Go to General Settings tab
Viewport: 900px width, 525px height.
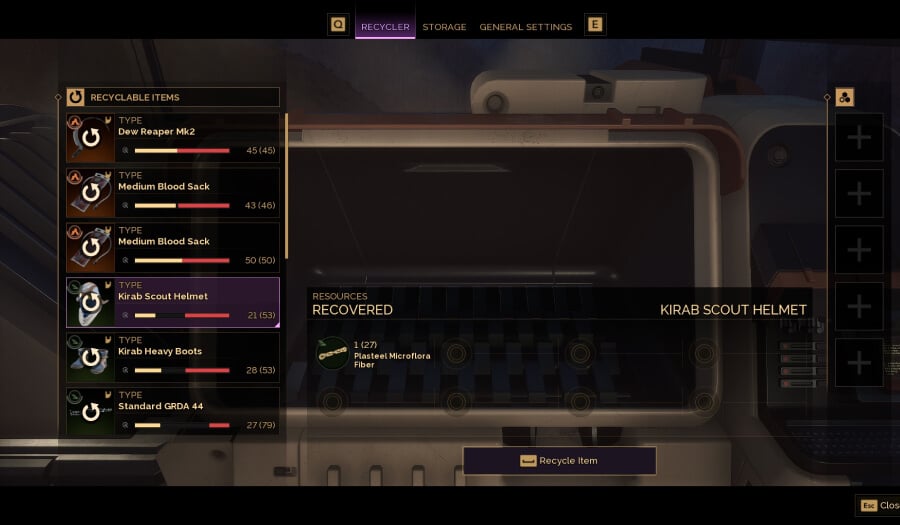coord(525,27)
